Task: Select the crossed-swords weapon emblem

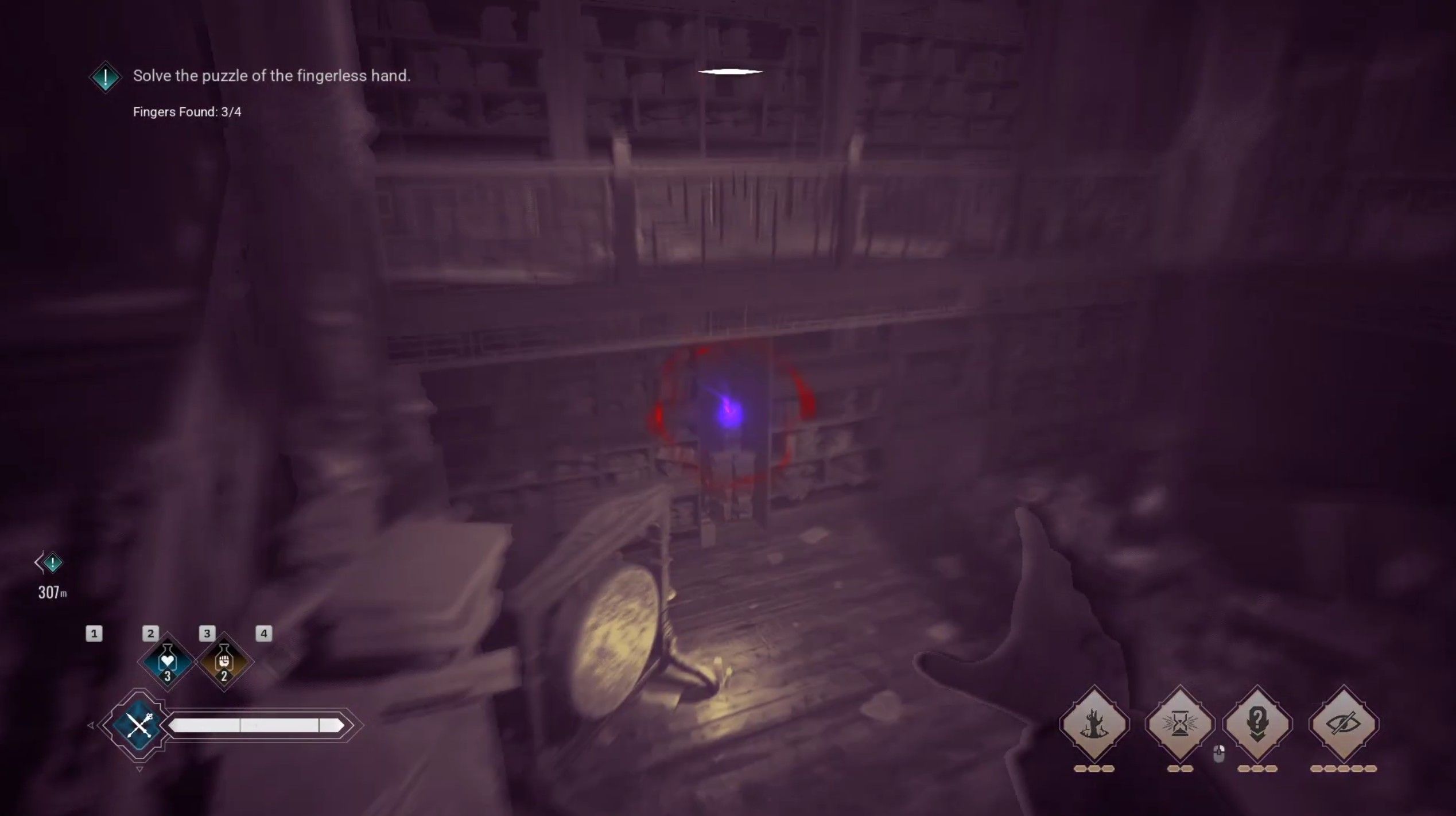Action: 139,724
